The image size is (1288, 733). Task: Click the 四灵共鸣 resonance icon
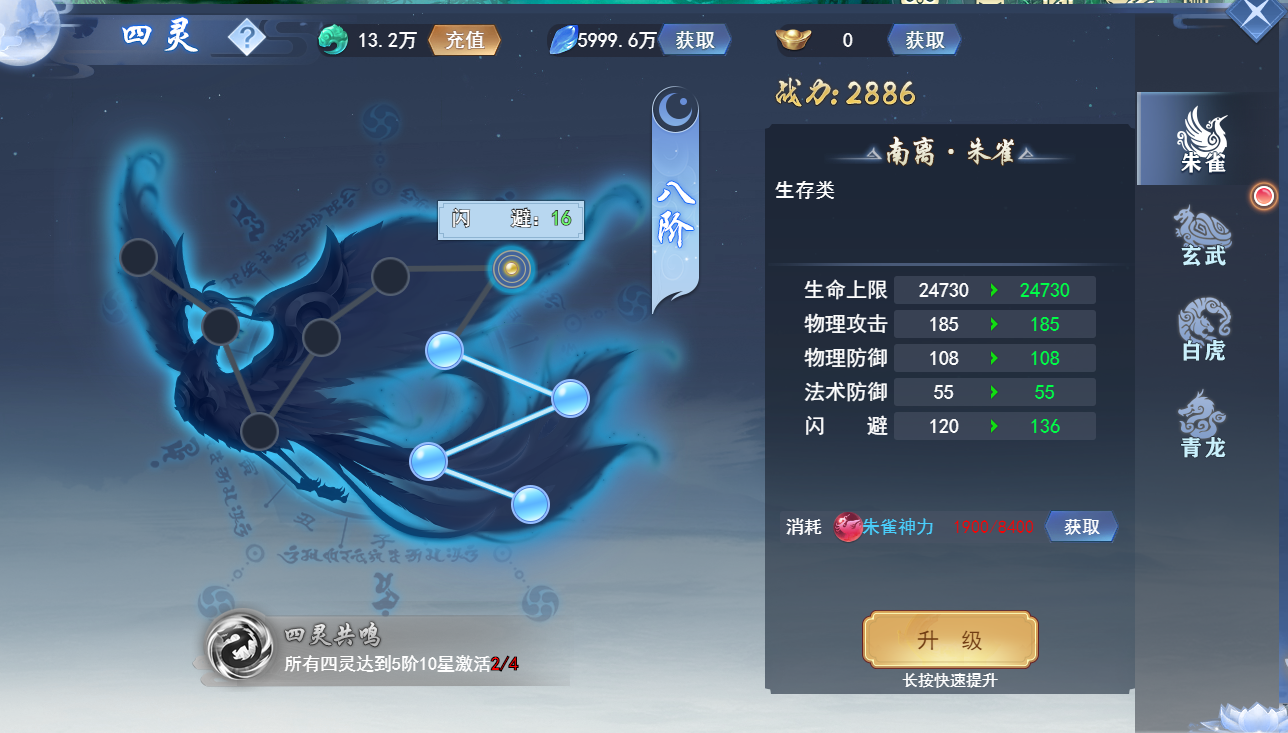tap(240, 645)
